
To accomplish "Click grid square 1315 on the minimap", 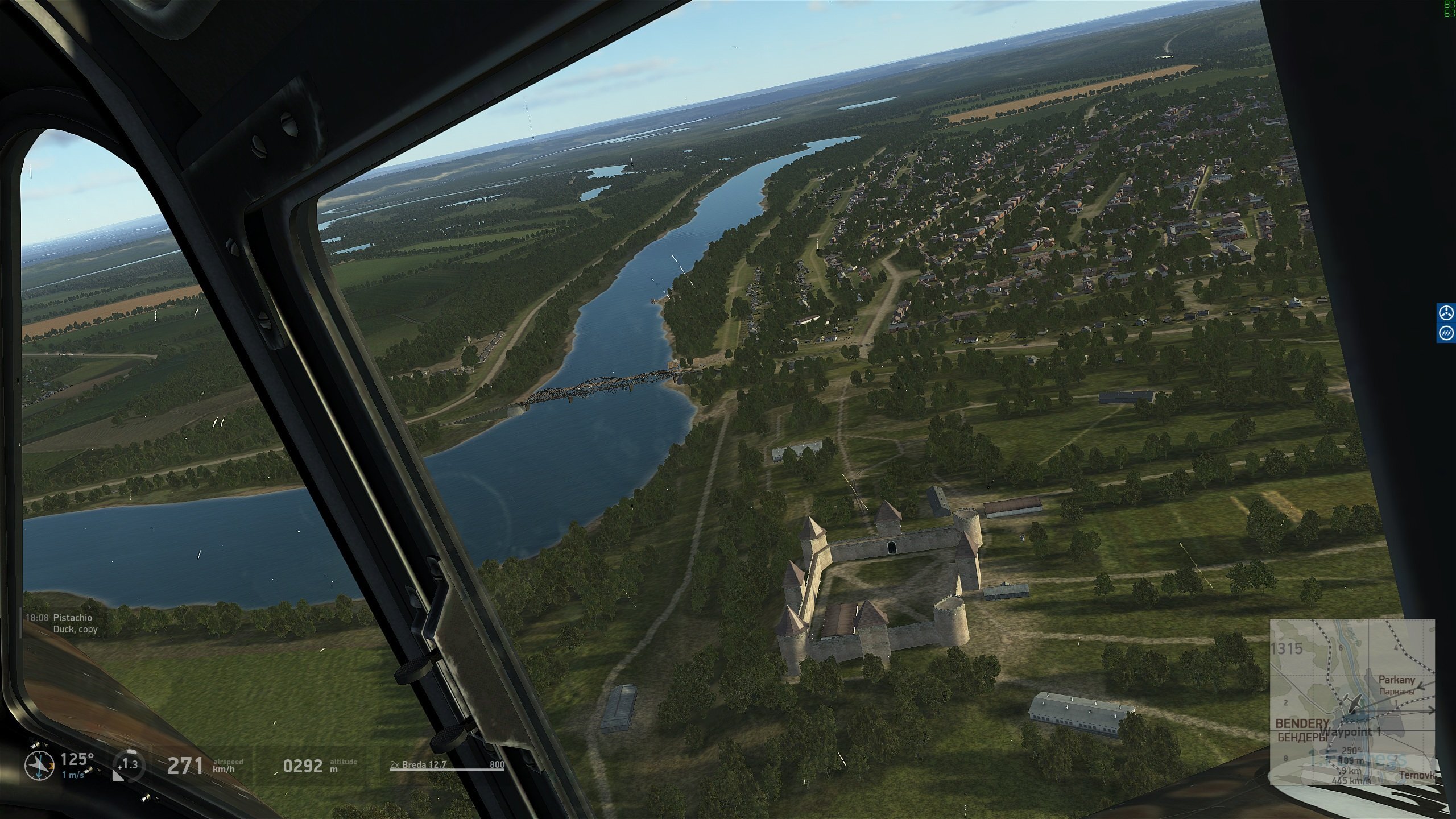I will [x=1289, y=648].
